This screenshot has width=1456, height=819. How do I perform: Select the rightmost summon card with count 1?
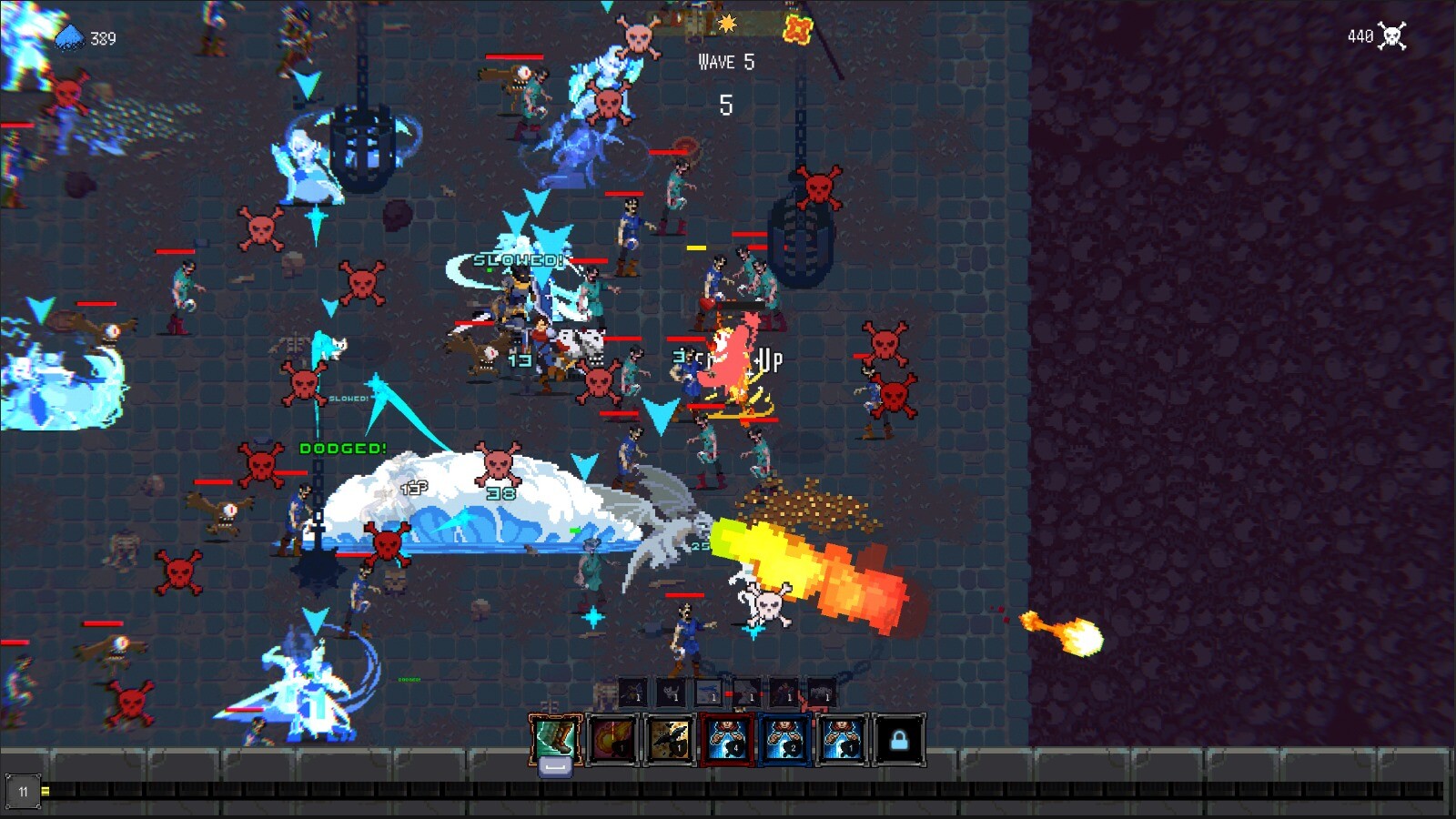(x=843, y=739)
